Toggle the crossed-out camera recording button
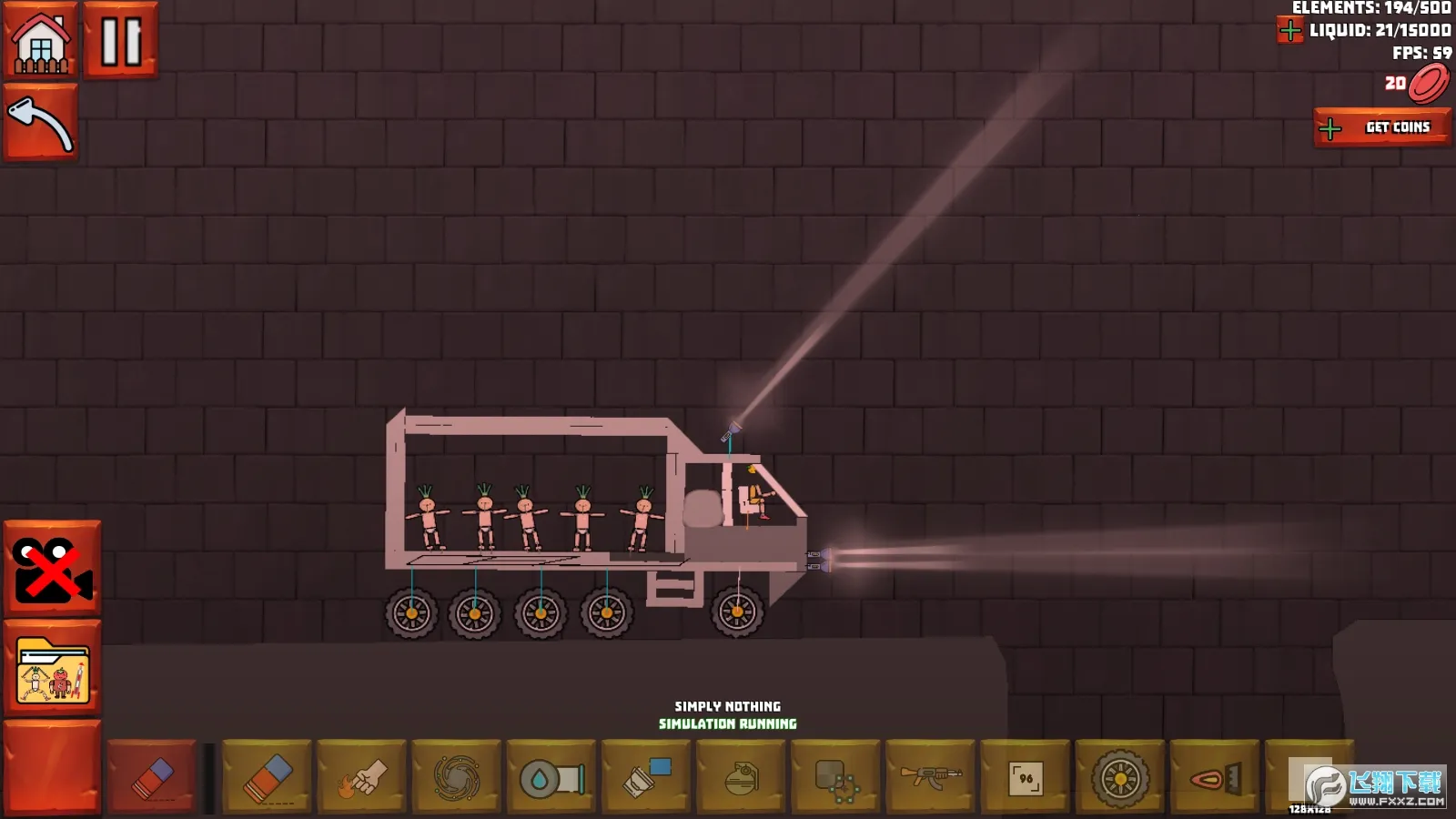This screenshot has width=1456, height=819. (x=53, y=569)
